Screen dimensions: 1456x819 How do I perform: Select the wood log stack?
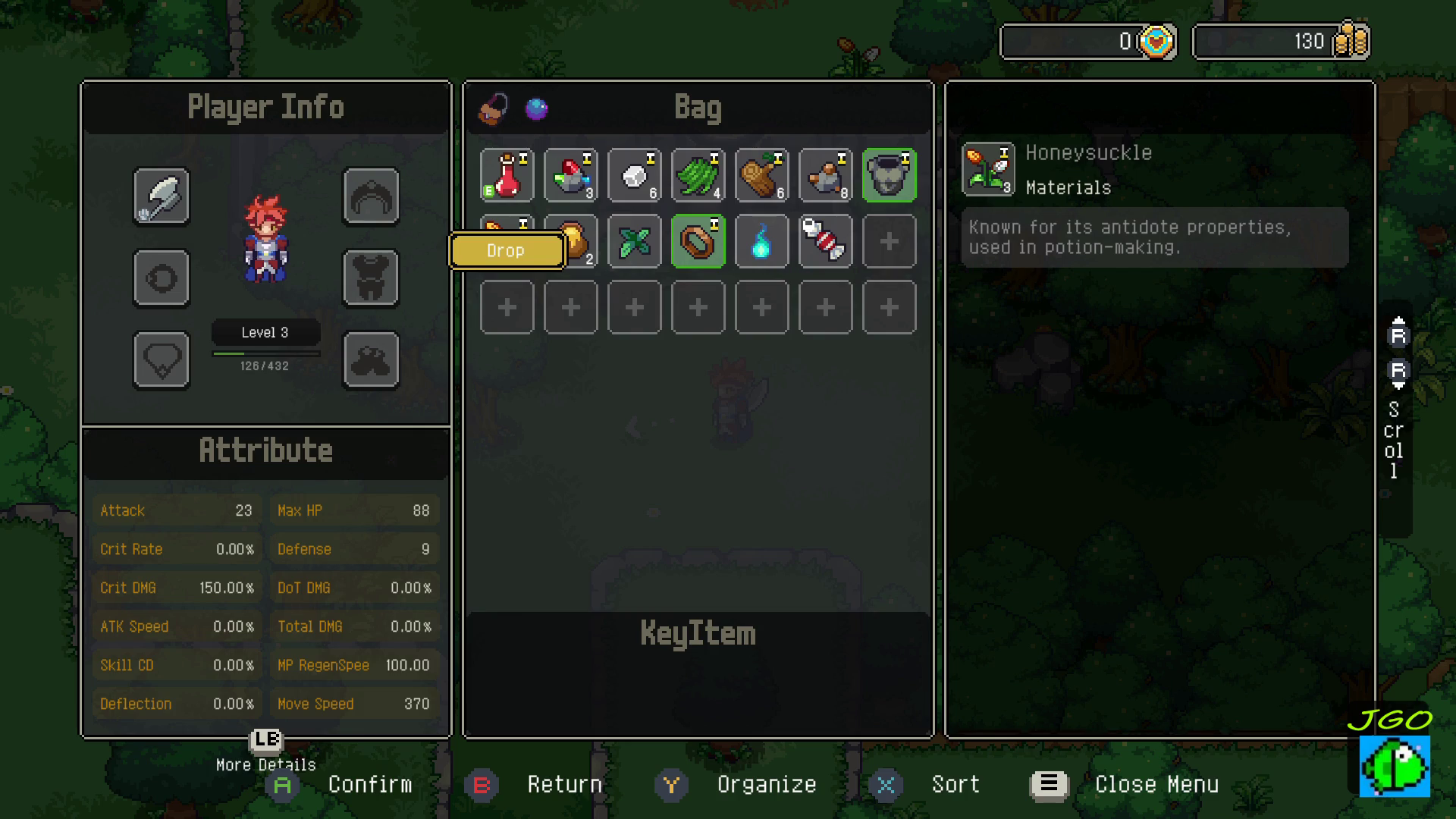tap(762, 175)
